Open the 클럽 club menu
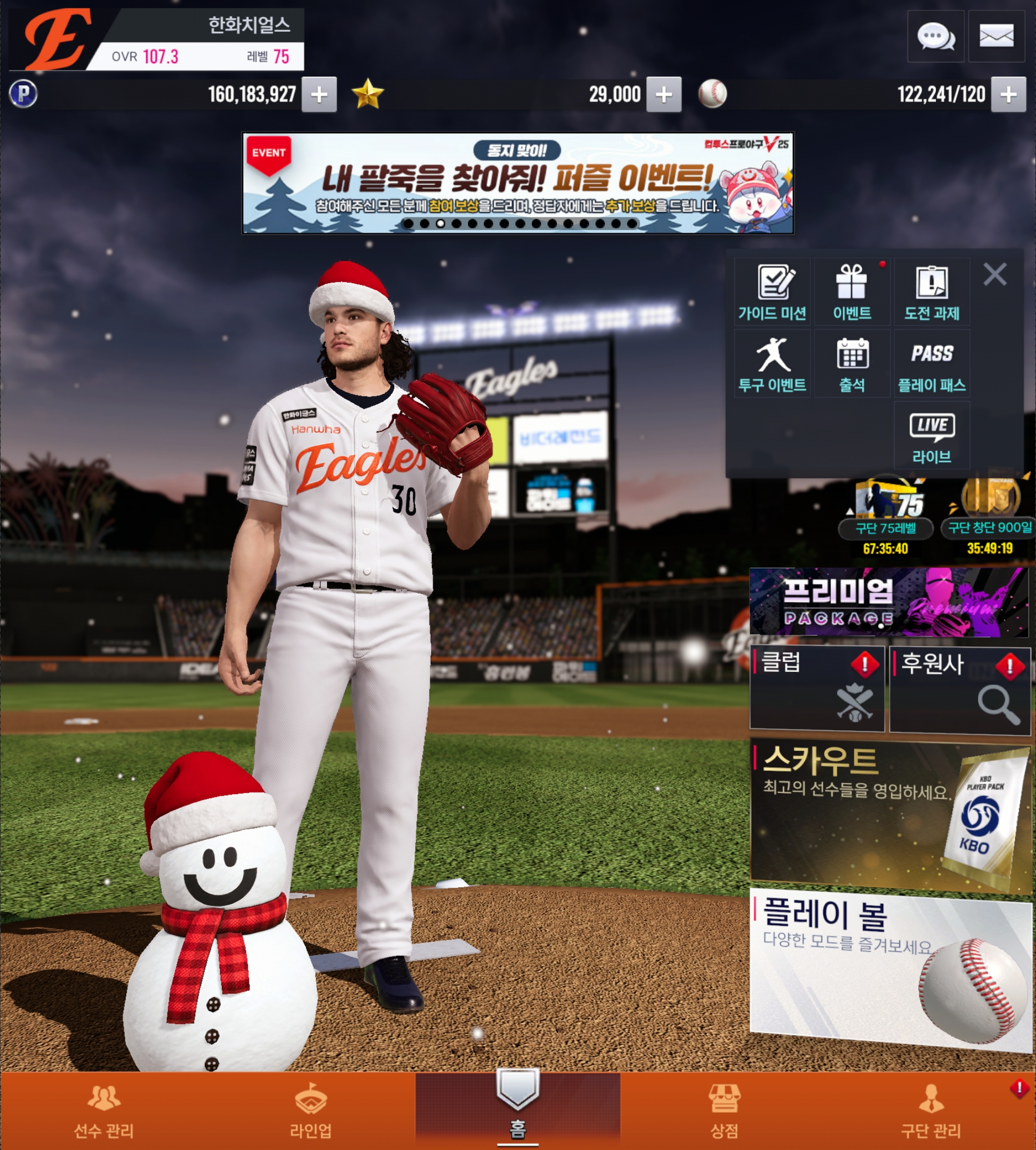Image resolution: width=1036 pixels, height=1150 pixels. 817,688
